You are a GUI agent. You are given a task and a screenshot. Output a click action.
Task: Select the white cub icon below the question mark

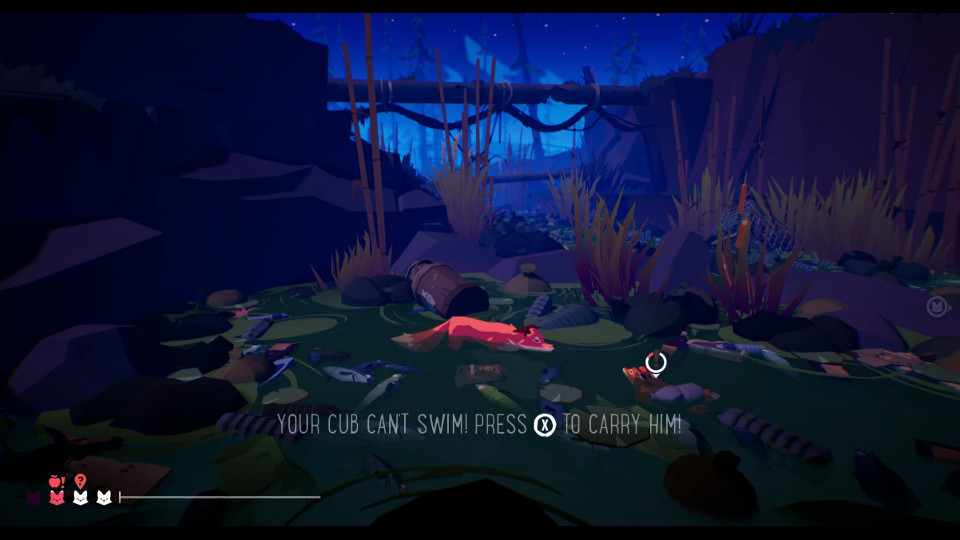coord(80,497)
